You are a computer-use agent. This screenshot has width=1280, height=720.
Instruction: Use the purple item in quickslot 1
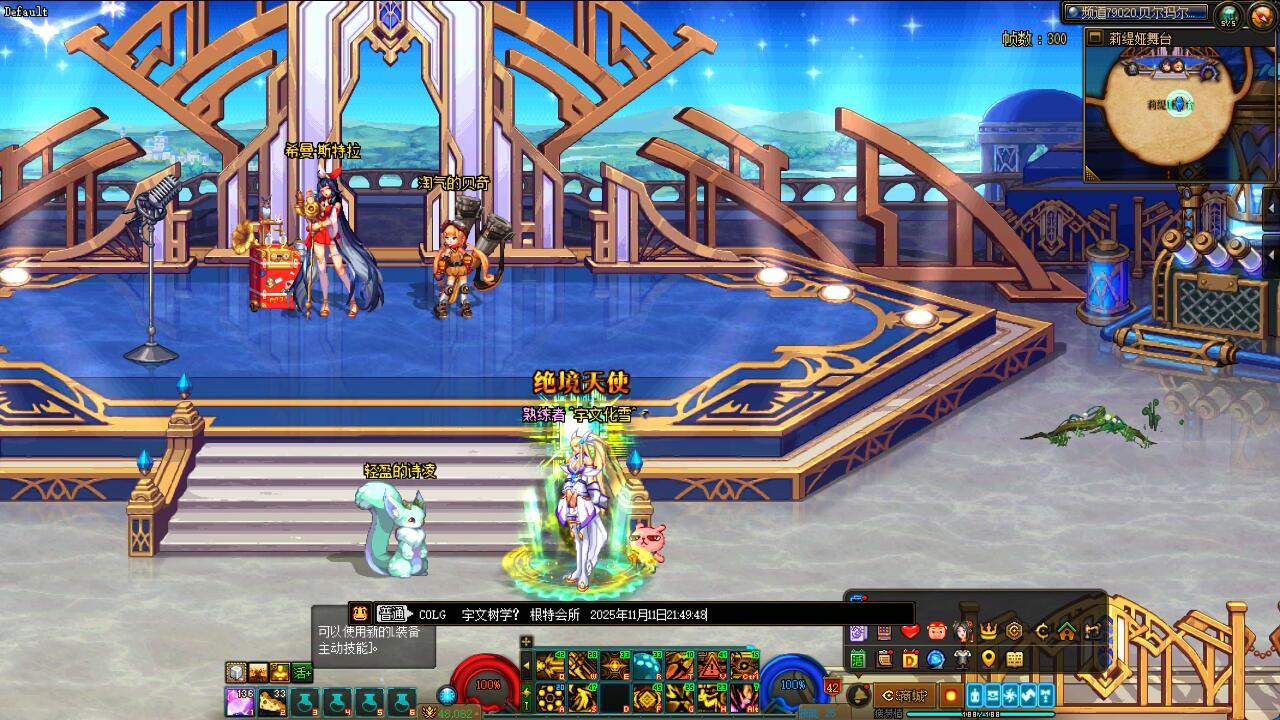240,701
